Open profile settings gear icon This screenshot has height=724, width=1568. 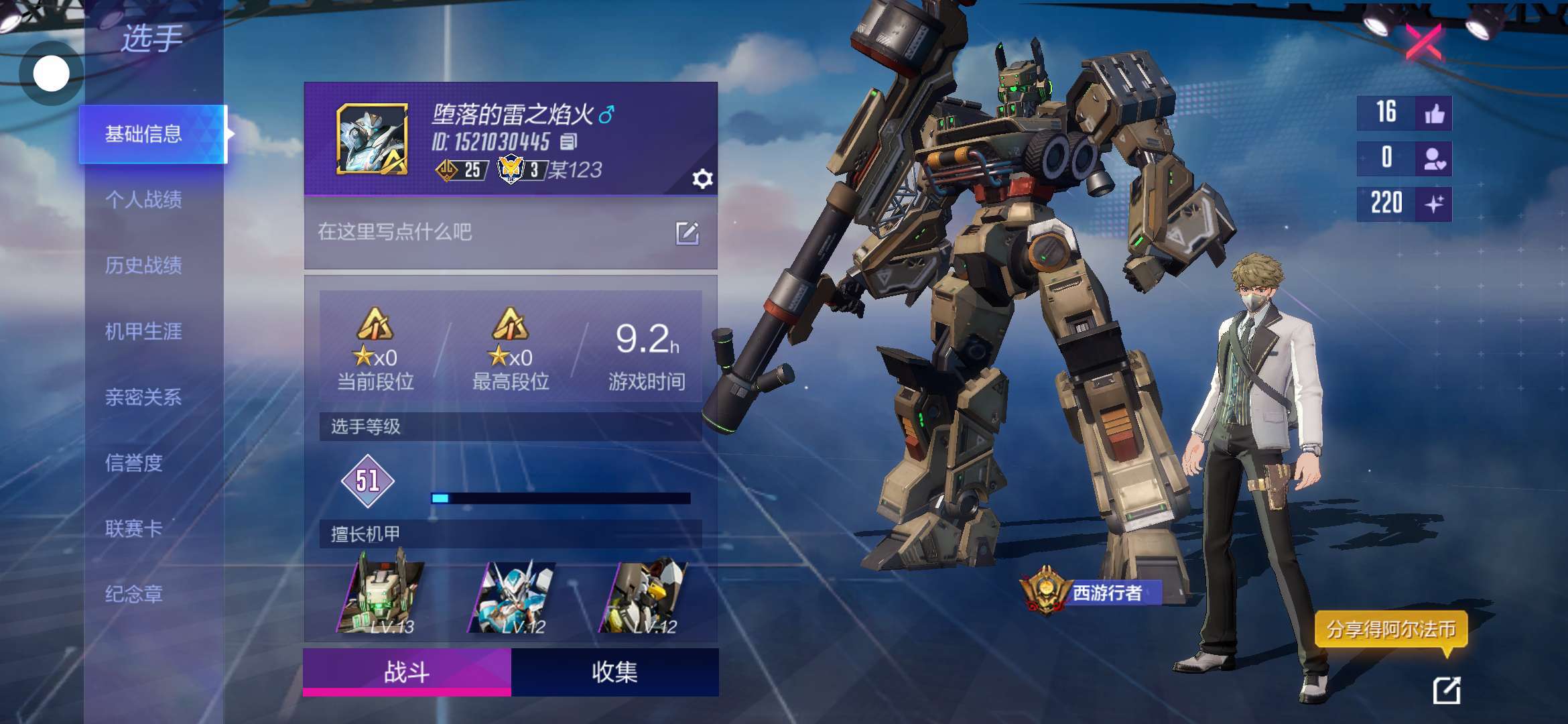coord(702,179)
